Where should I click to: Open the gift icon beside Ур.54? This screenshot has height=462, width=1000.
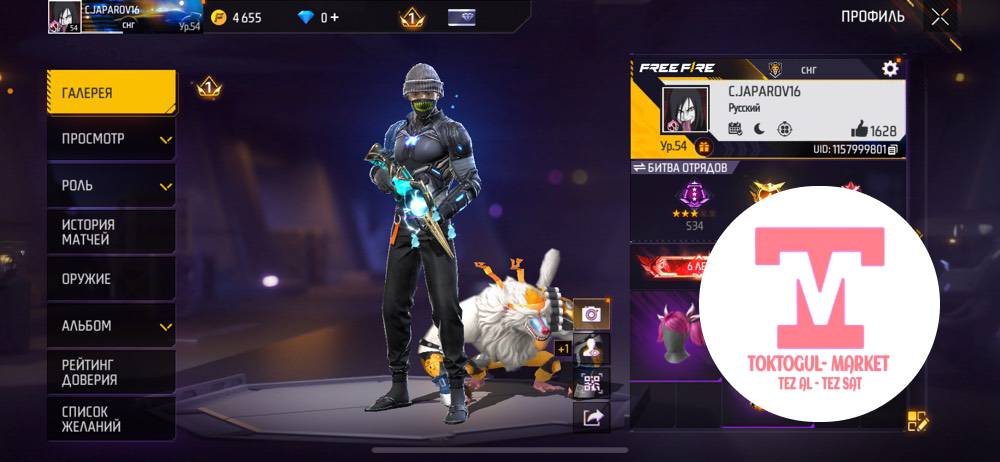703,148
